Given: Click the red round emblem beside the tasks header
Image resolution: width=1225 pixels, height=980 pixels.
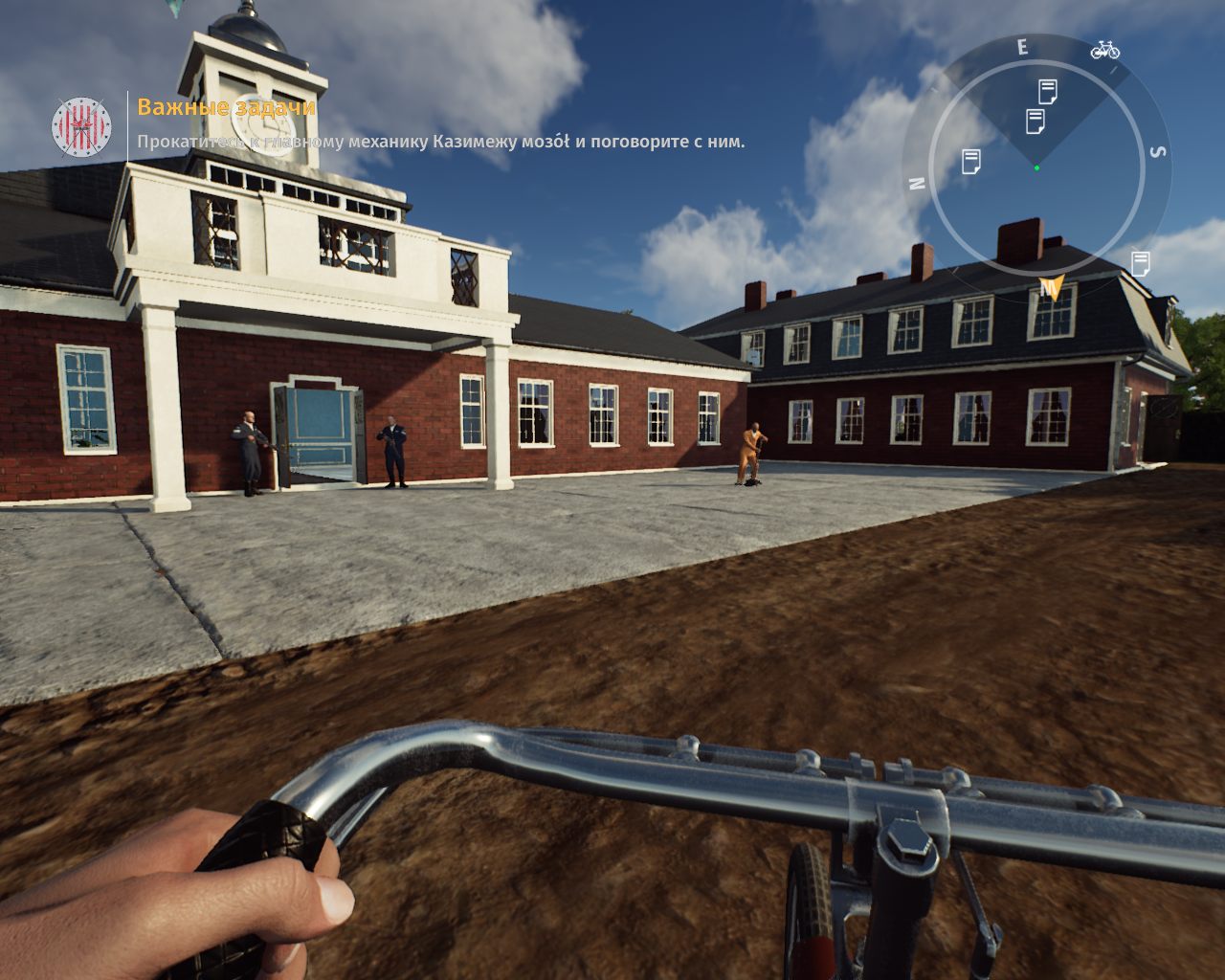Looking at the screenshot, I should click(x=81, y=126).
